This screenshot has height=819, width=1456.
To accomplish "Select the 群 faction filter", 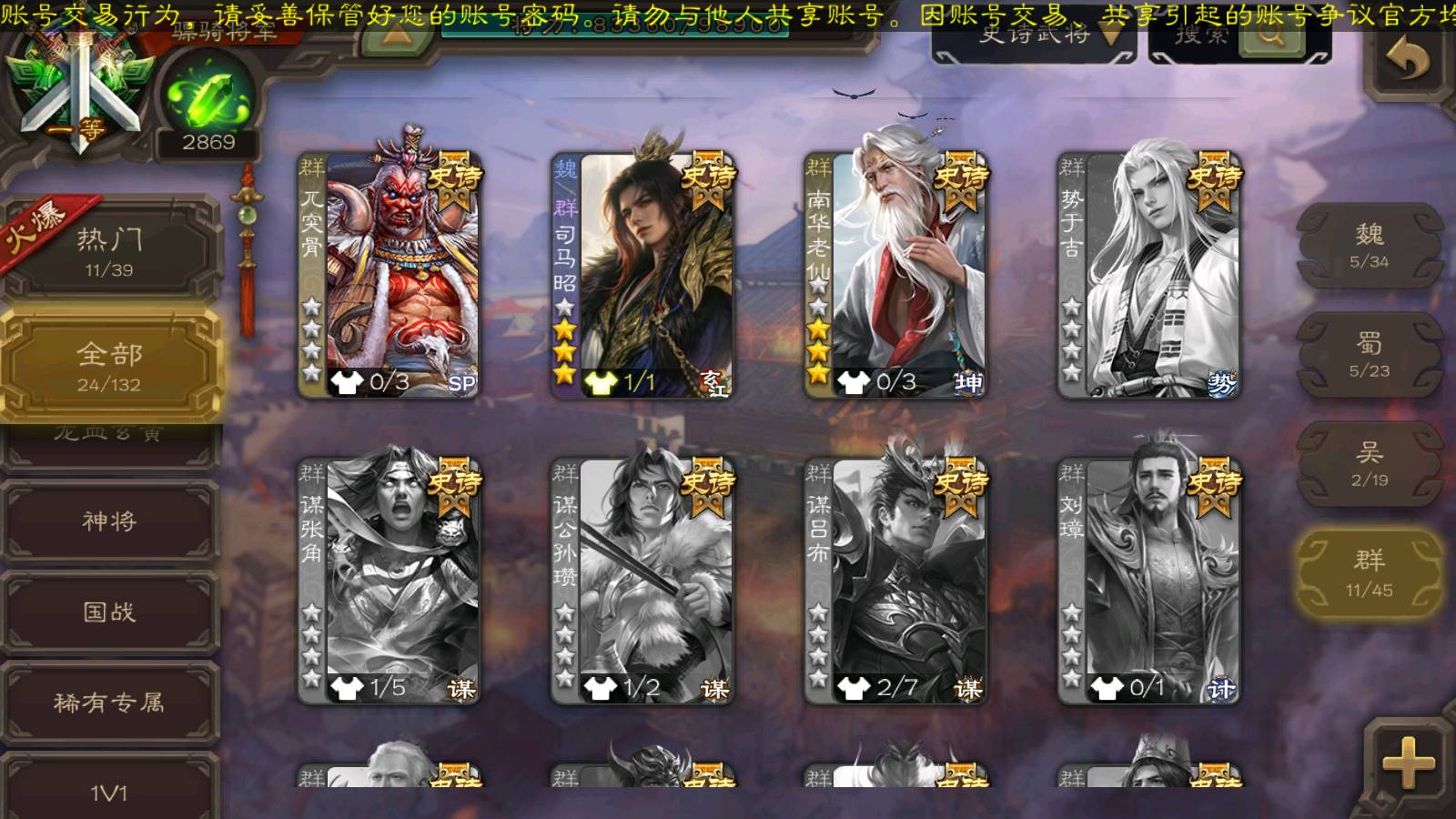I will pos(1369,573).
